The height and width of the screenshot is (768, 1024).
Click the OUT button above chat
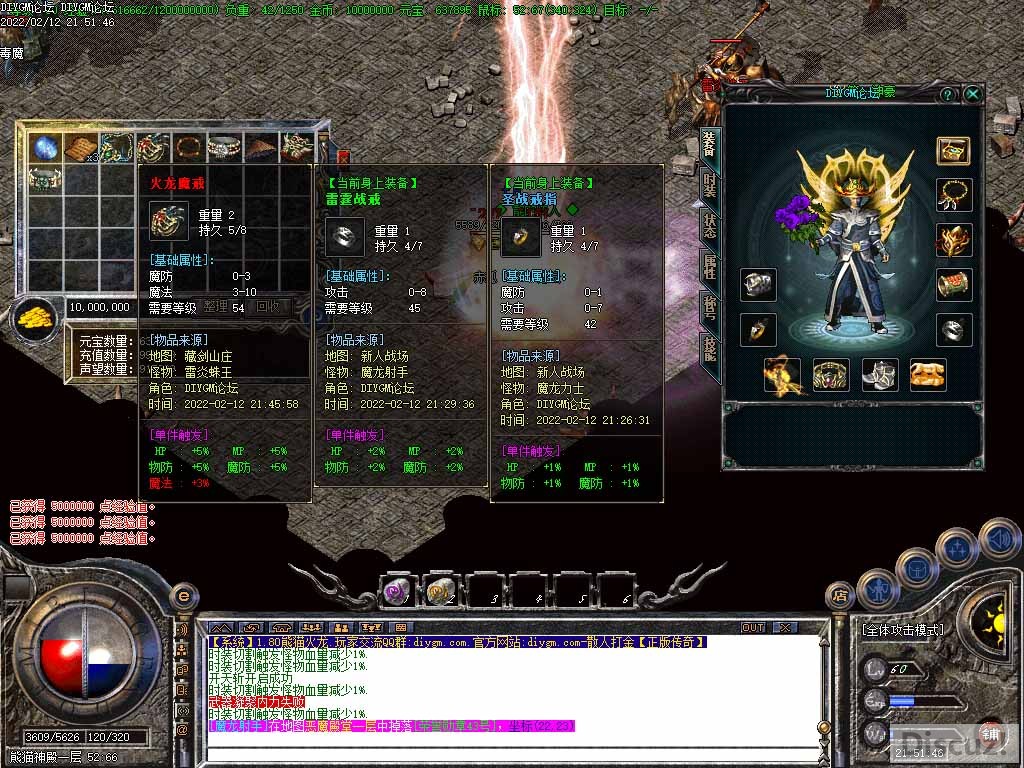752,627
